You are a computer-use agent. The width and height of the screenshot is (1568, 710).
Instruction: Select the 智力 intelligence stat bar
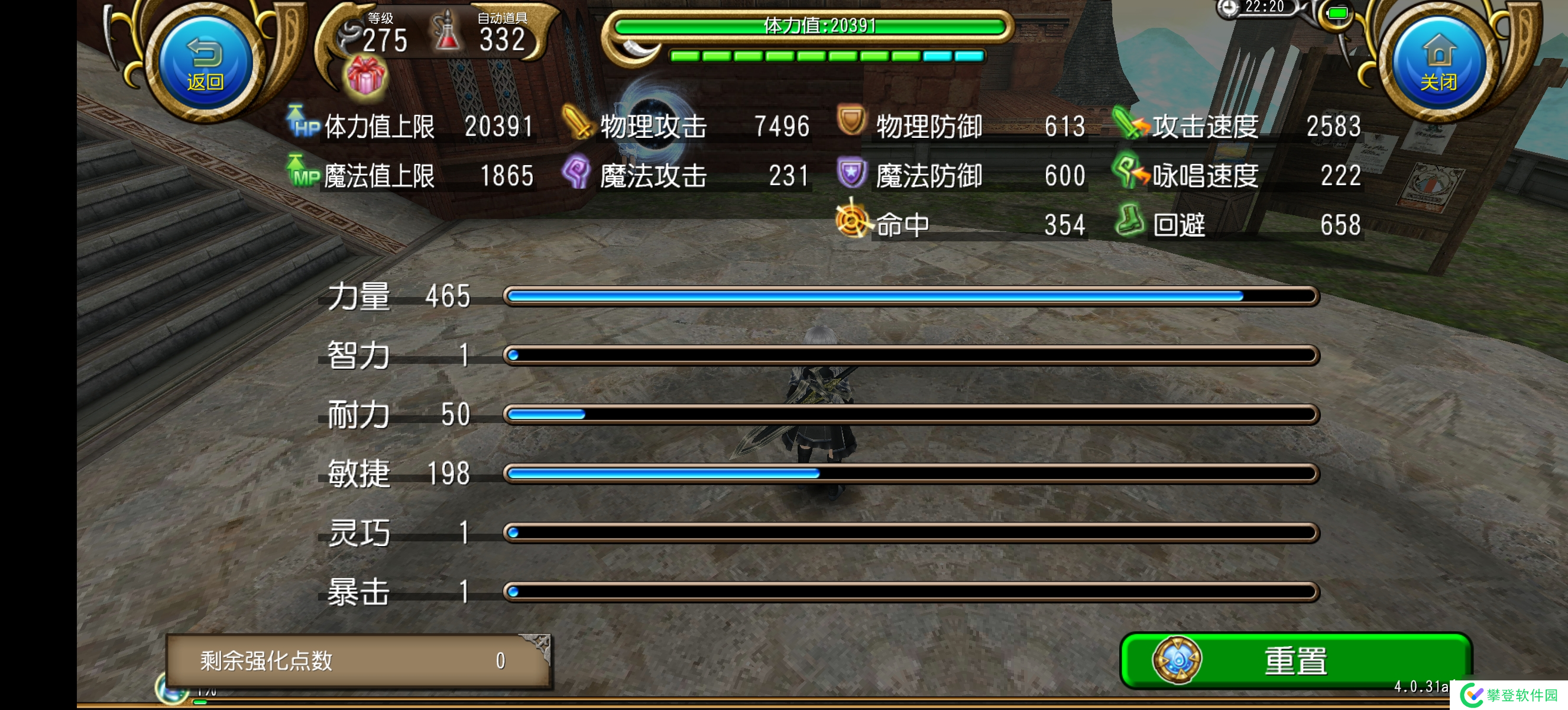911,355
